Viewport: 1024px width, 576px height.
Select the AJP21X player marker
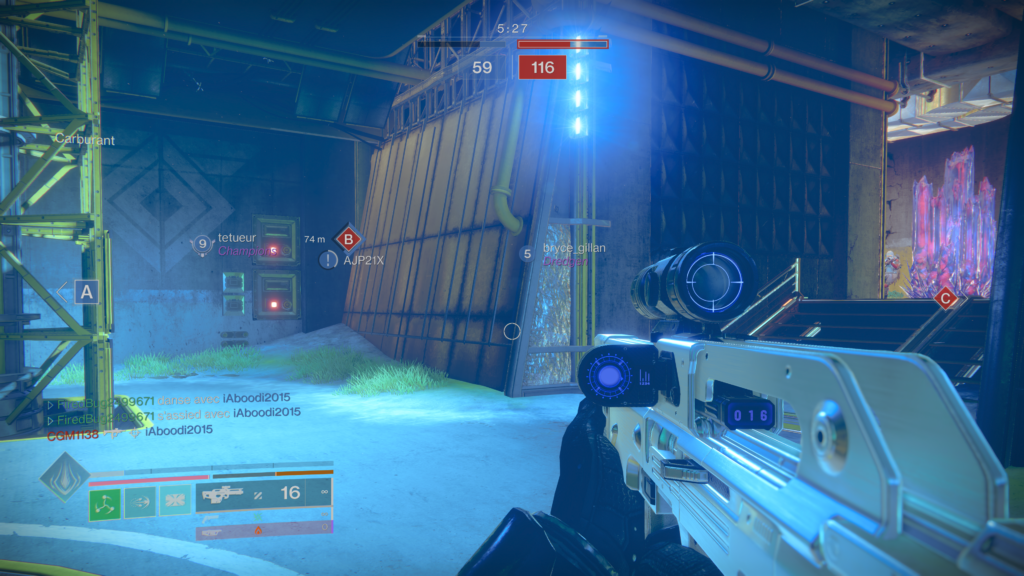pyautogui.click(x=363, y=260)
